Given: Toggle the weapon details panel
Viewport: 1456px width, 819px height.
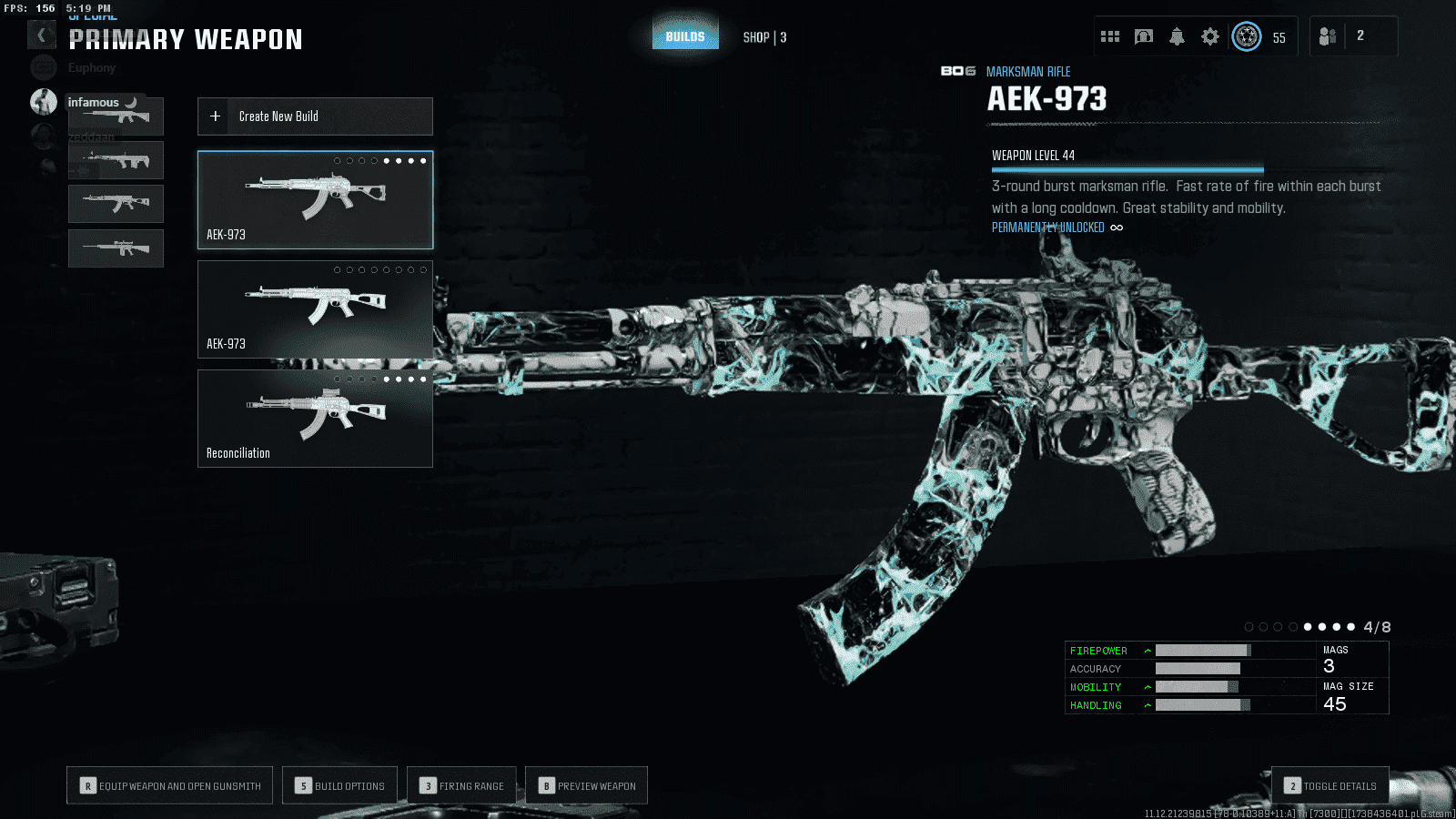Looking at the screenshot, I should (x=1330, y=785).
